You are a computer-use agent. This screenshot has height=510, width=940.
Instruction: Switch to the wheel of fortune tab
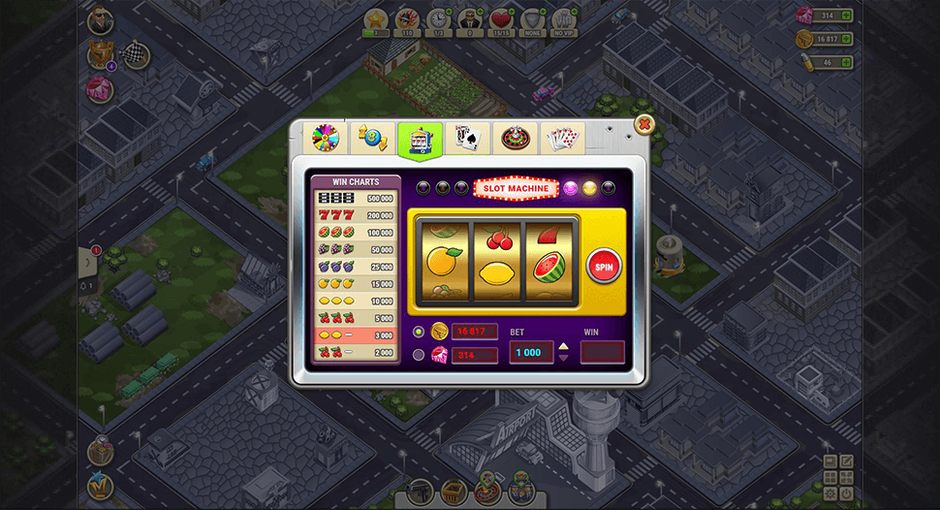324,138
